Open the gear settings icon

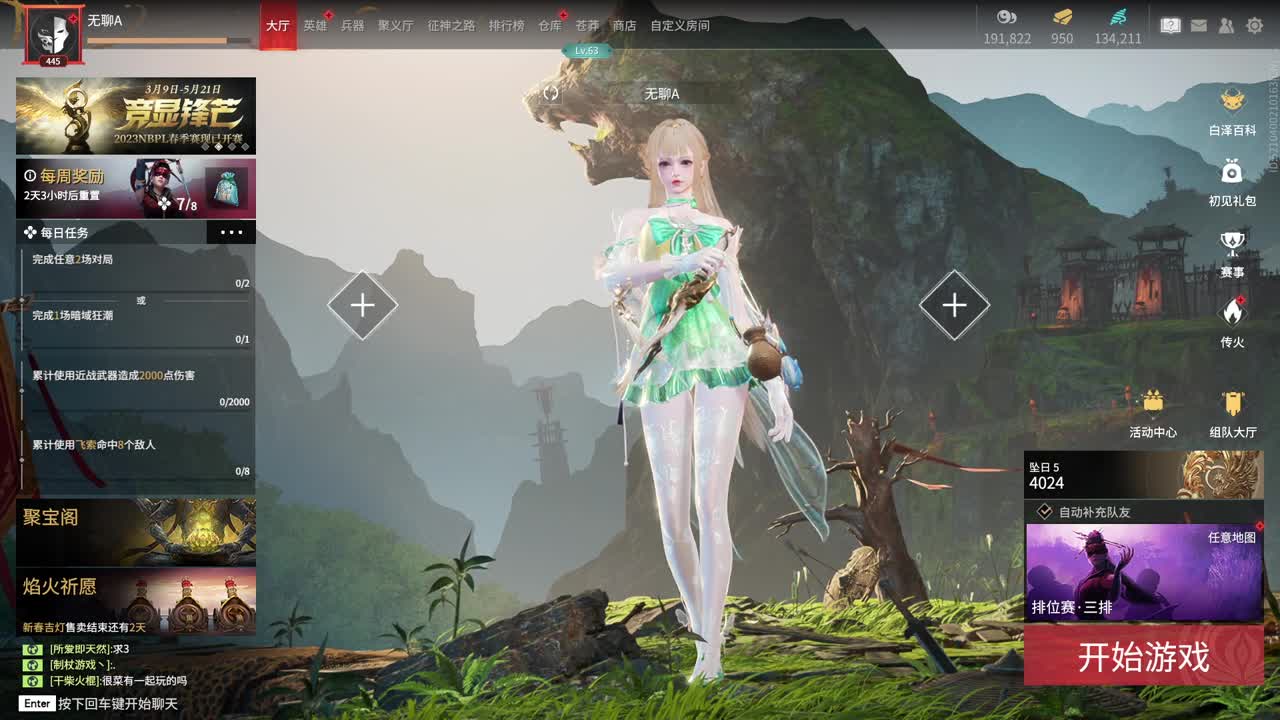[1254, 25]
